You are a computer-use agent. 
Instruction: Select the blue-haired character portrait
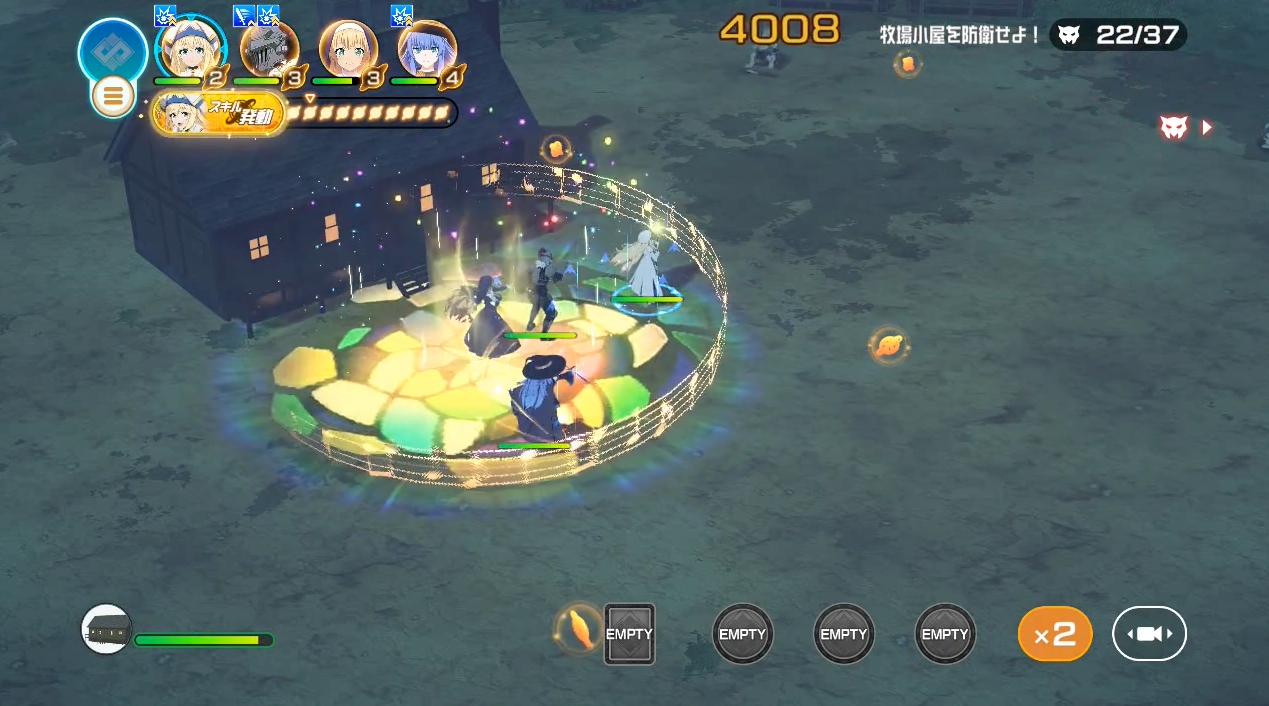(x=427, y=48)
